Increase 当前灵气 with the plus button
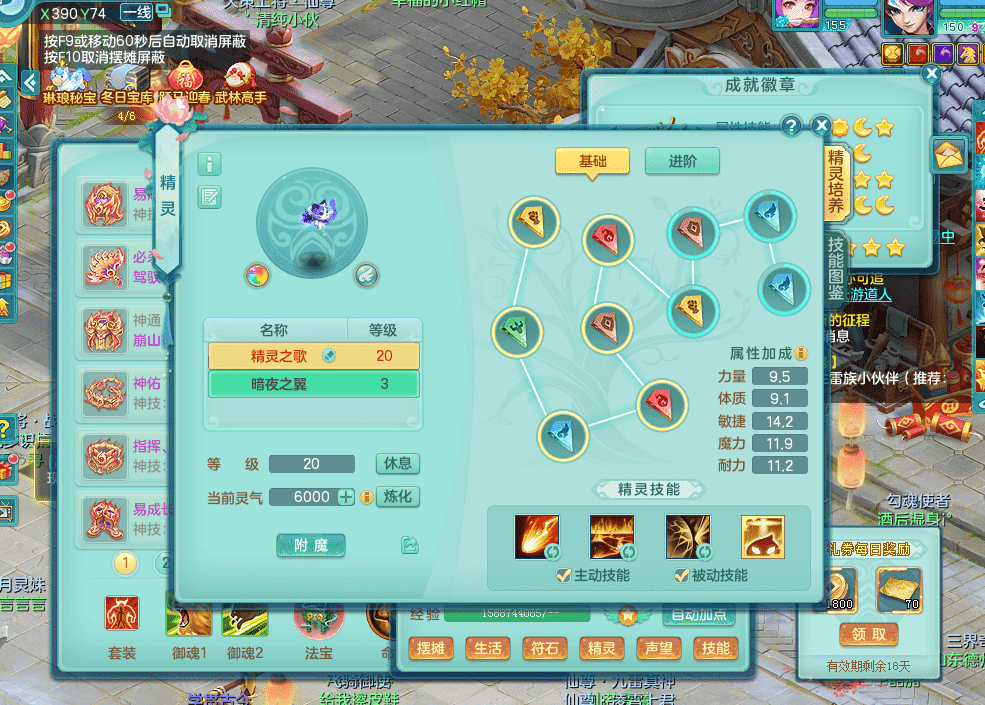The image size is (985, 705). coord(346,497)
